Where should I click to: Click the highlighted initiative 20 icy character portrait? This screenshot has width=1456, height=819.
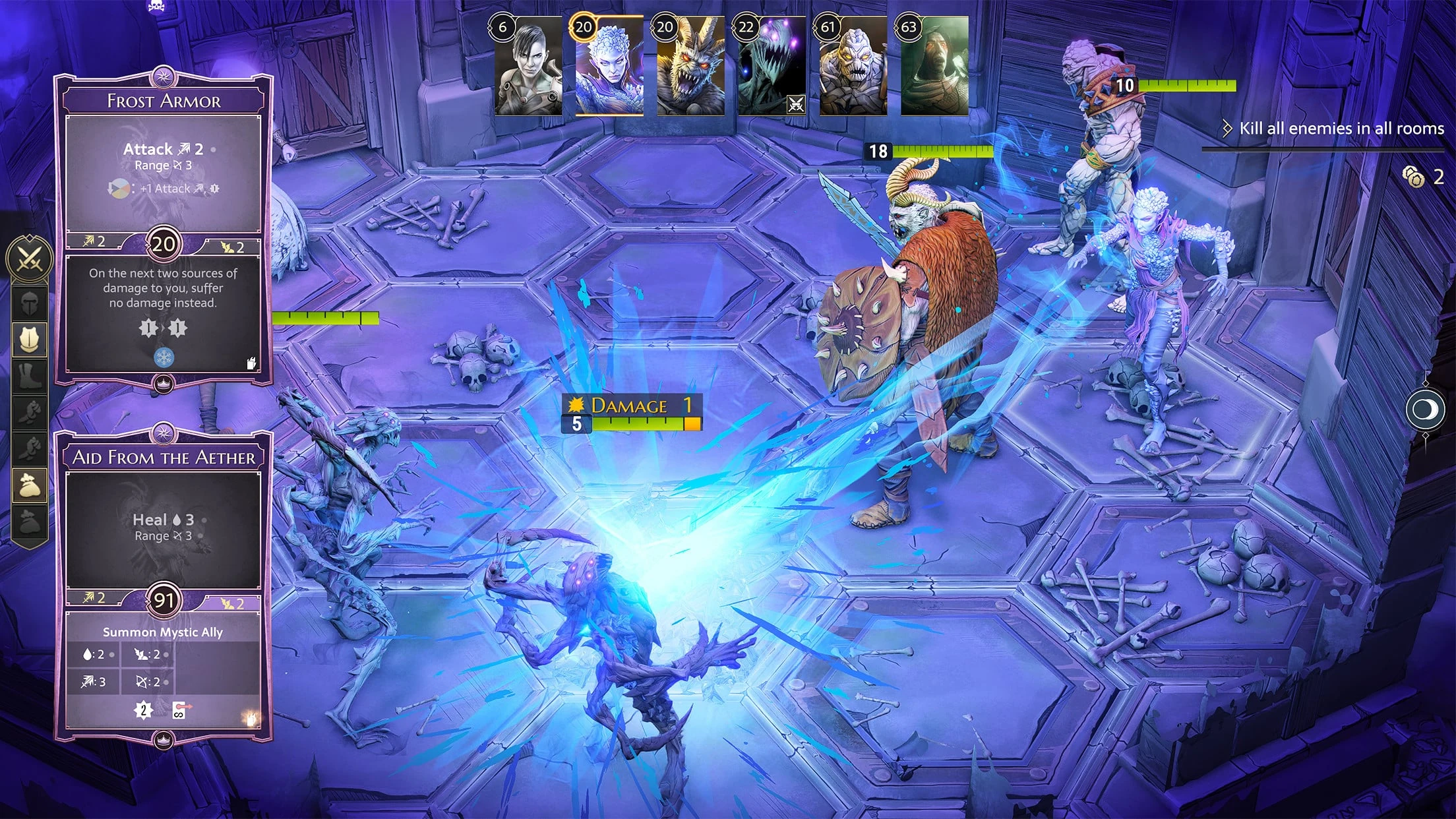coord(609,67)
